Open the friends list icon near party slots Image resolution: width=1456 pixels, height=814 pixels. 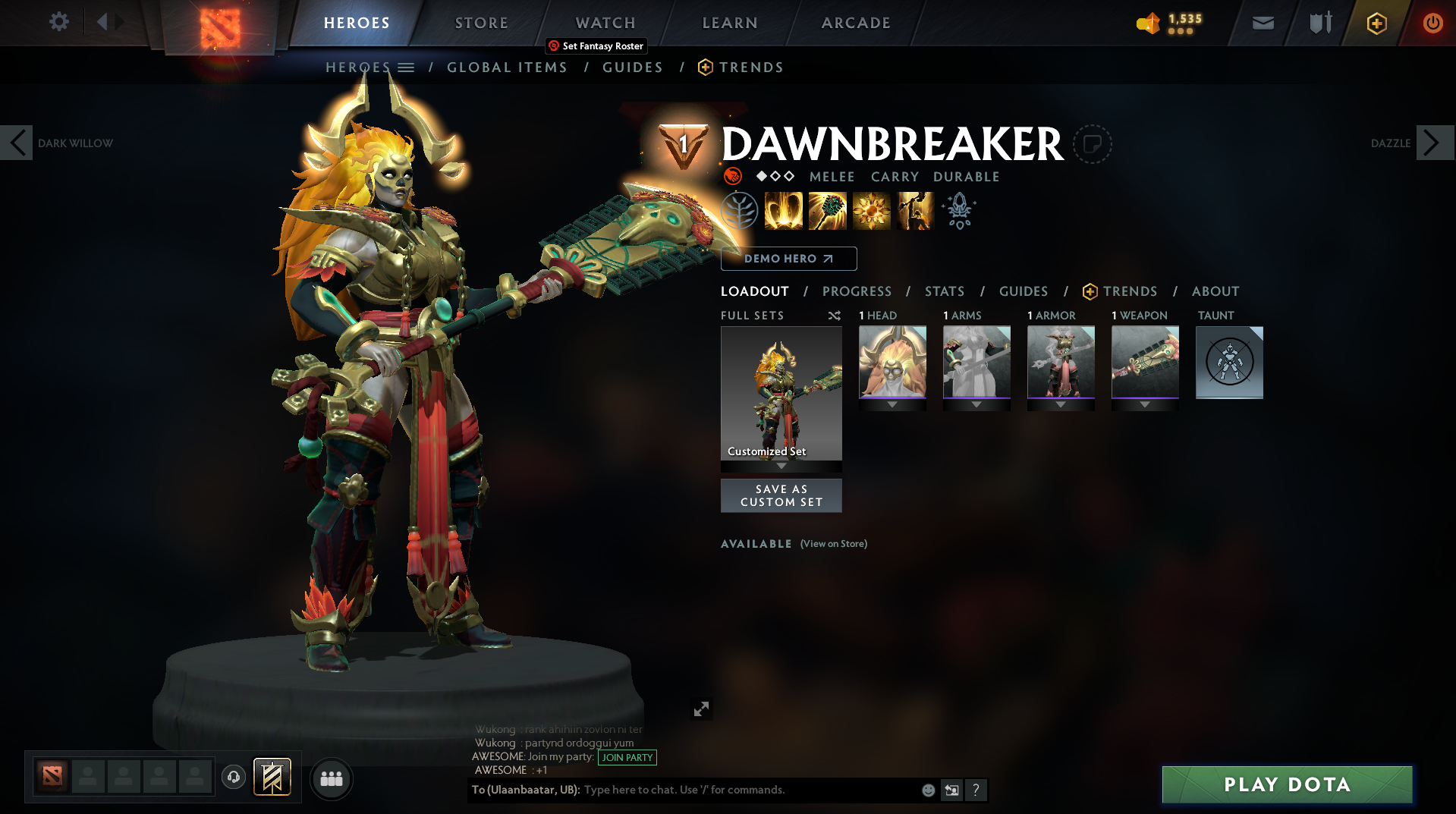(x=331, y=778)
